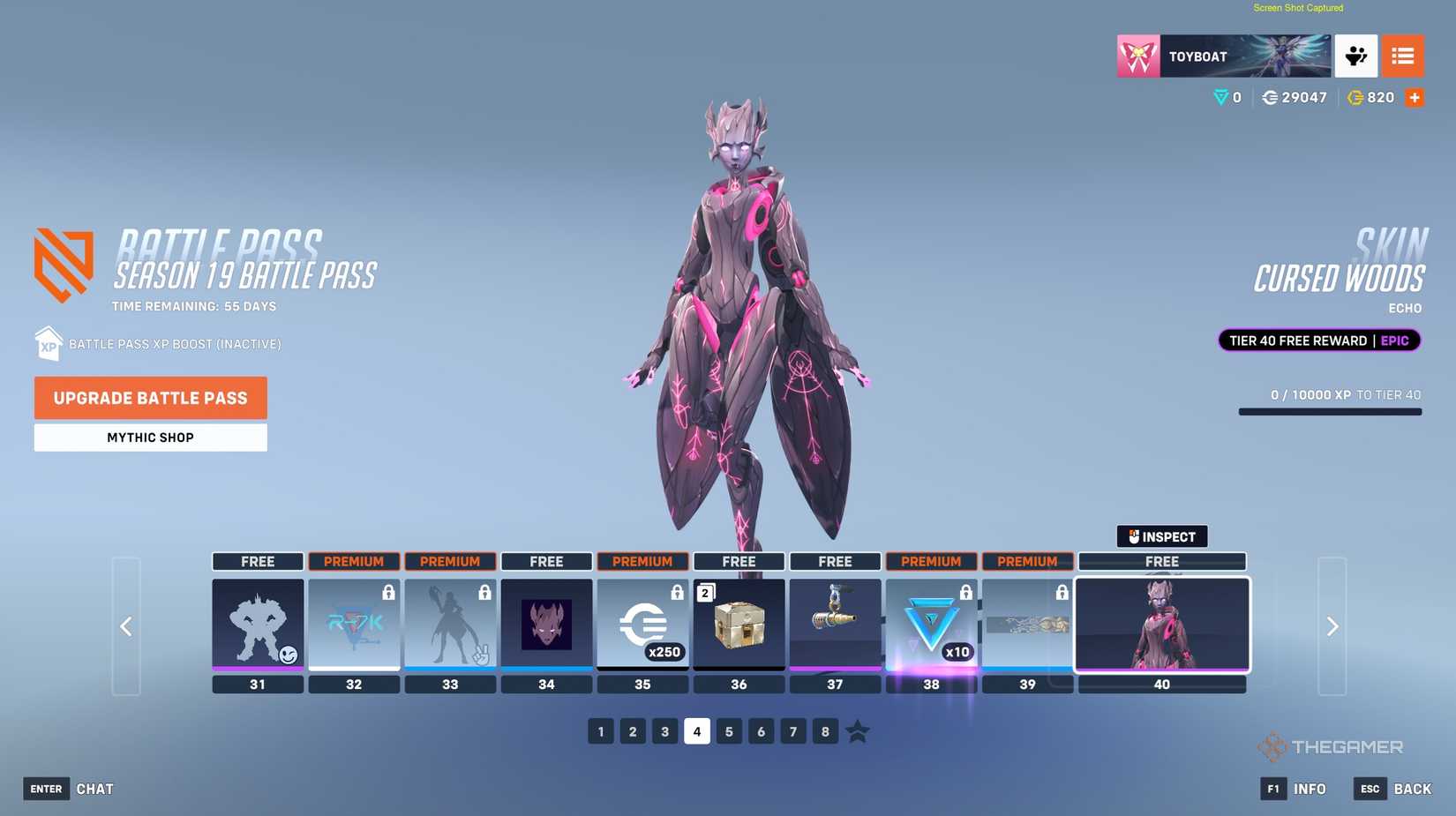Click the XP progress bar to Tier 40
1456x816 pixels.
(1330, 410)
